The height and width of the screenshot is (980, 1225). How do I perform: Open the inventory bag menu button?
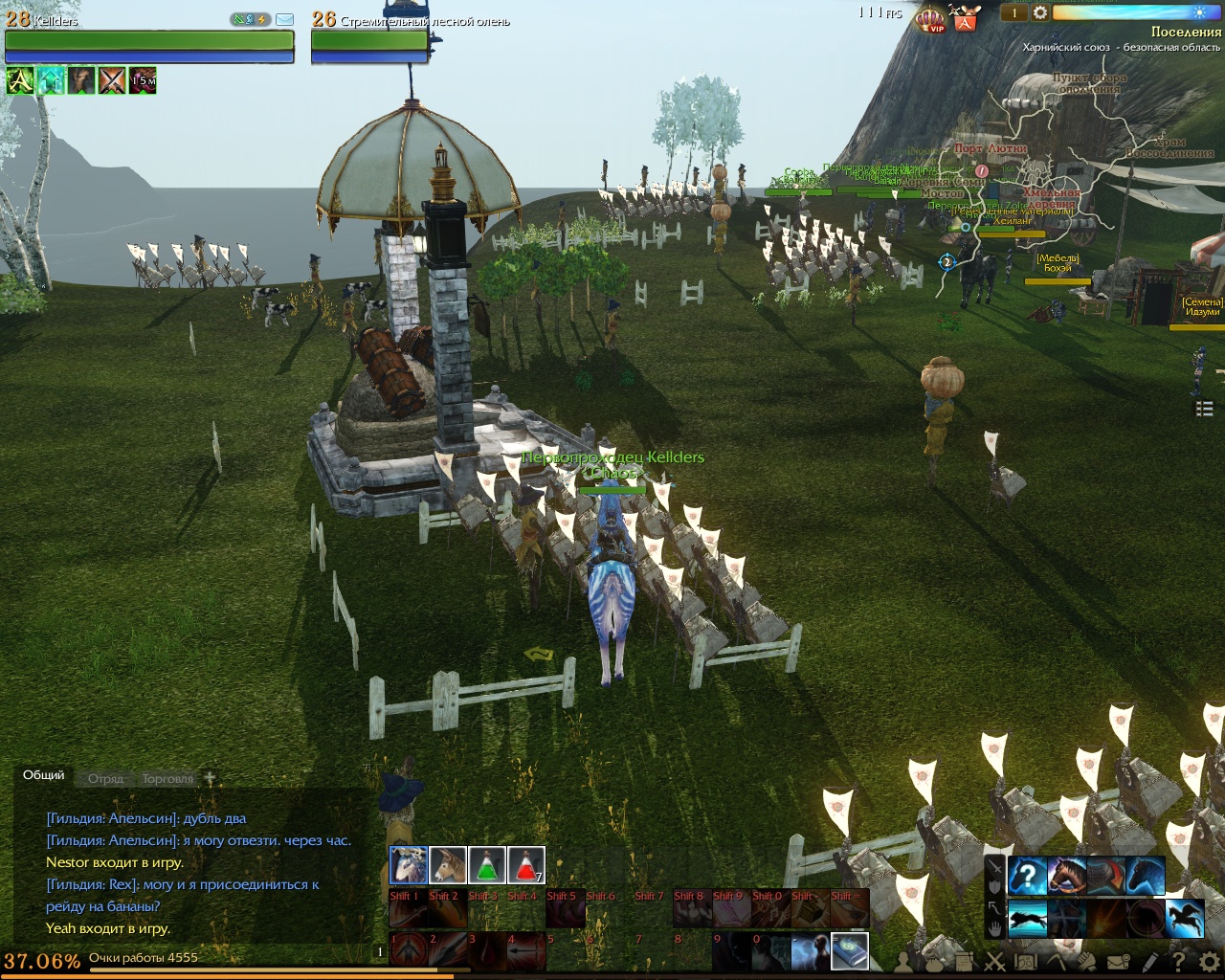(935, 962)
